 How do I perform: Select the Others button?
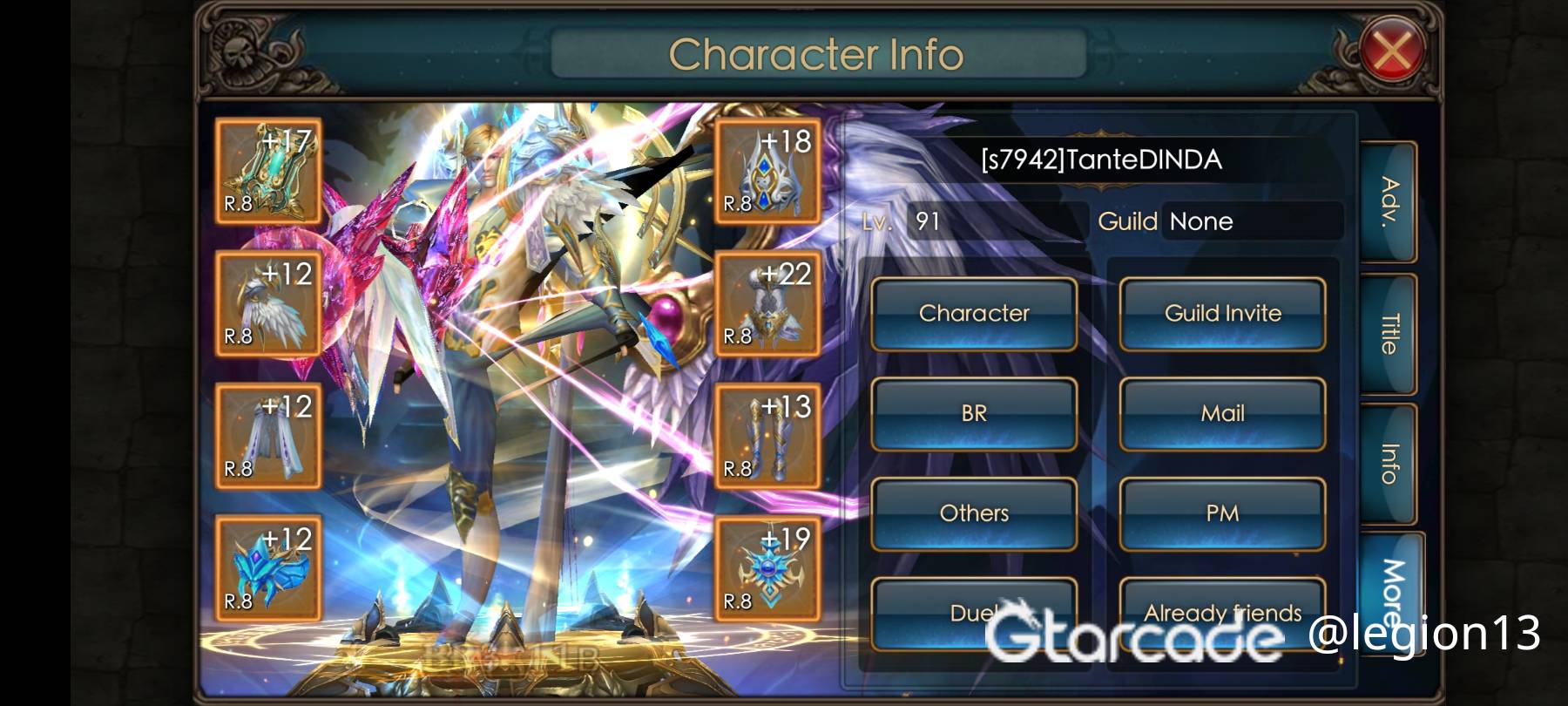click(974, 513)
